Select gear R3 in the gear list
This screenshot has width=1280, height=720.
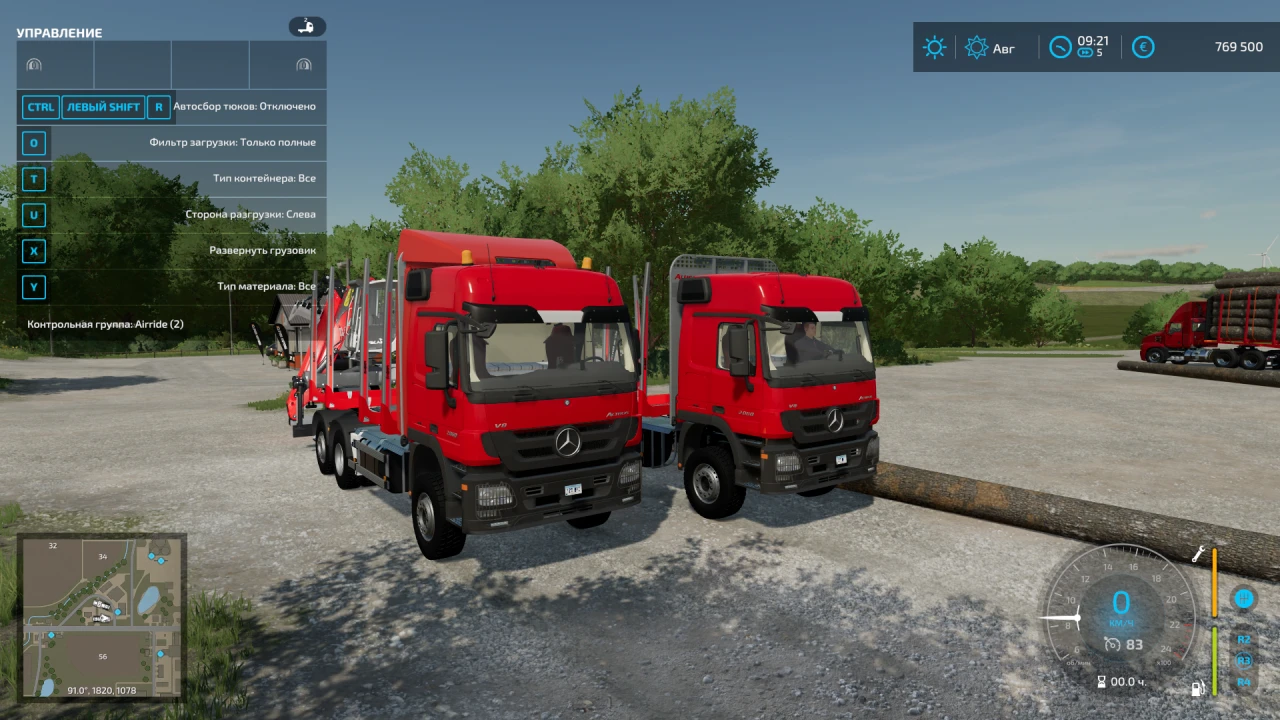point(1243,660)
